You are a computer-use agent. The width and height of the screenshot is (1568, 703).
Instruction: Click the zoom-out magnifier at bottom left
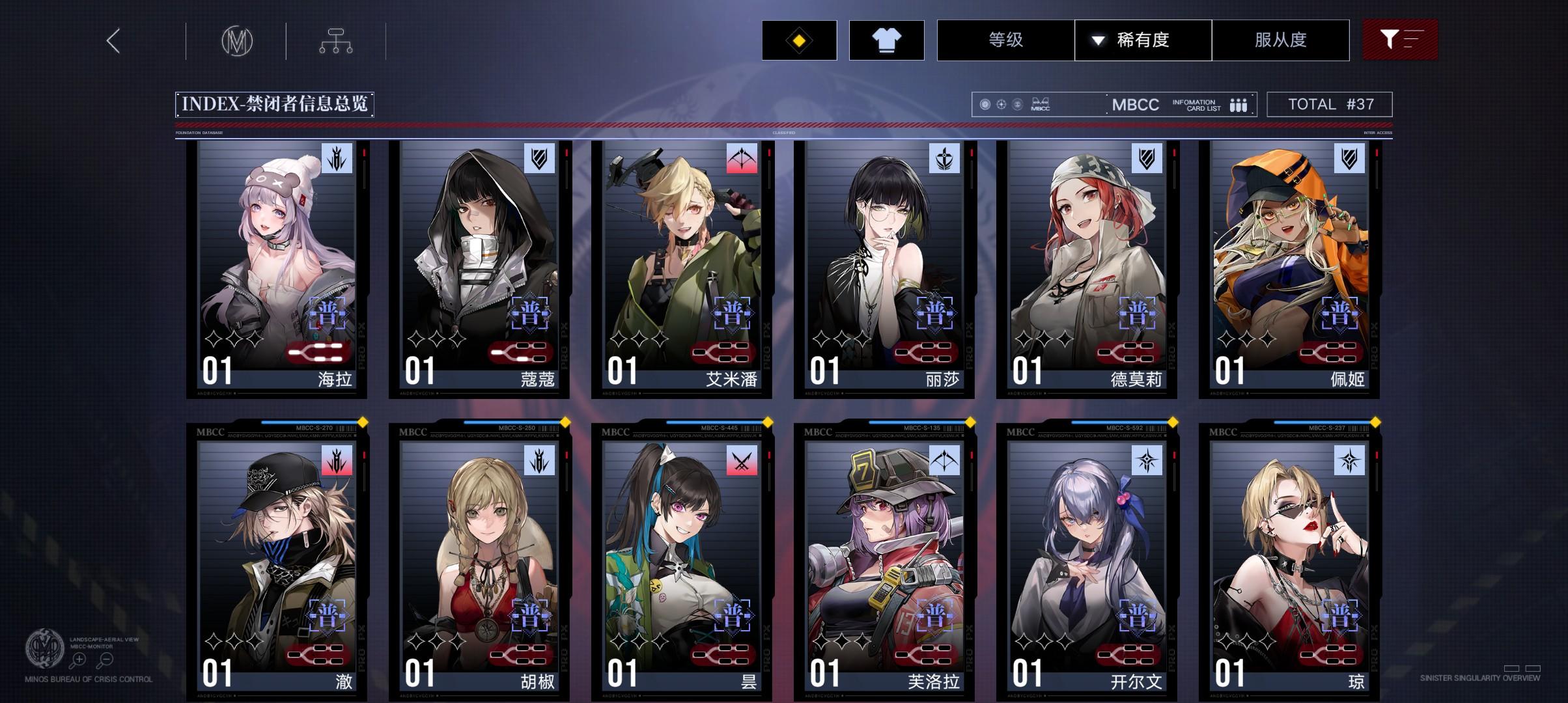(104, 659)
